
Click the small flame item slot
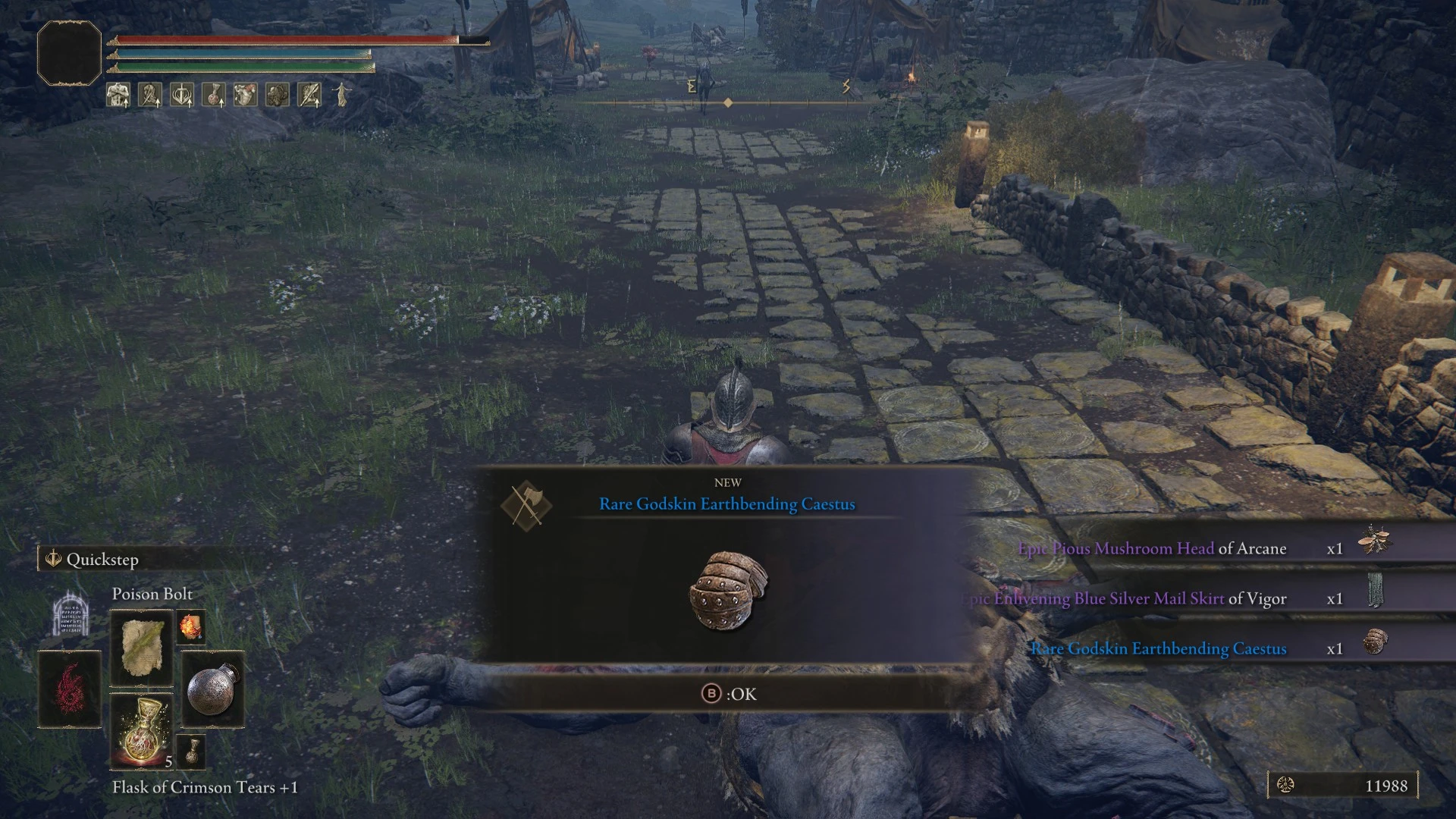(190, 628)
